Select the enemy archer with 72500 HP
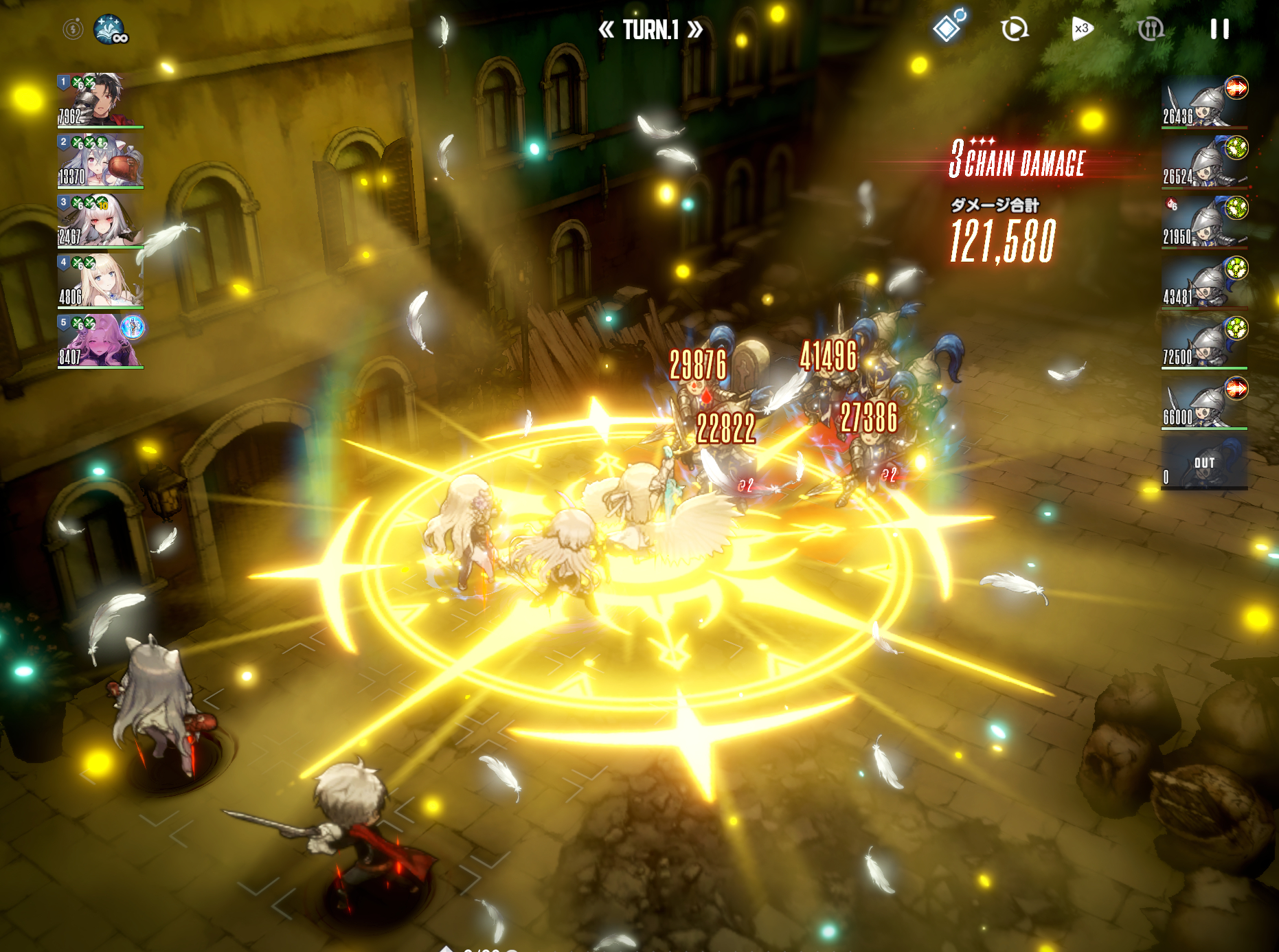The width and height of the screenshot is (1279, 952). click(1204, 343)
